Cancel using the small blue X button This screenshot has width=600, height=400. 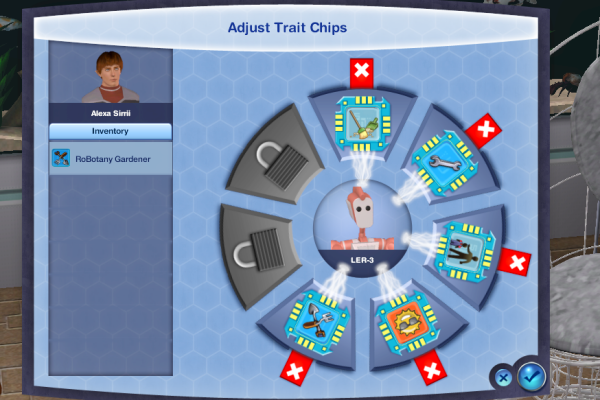click(x=504, y=377)
